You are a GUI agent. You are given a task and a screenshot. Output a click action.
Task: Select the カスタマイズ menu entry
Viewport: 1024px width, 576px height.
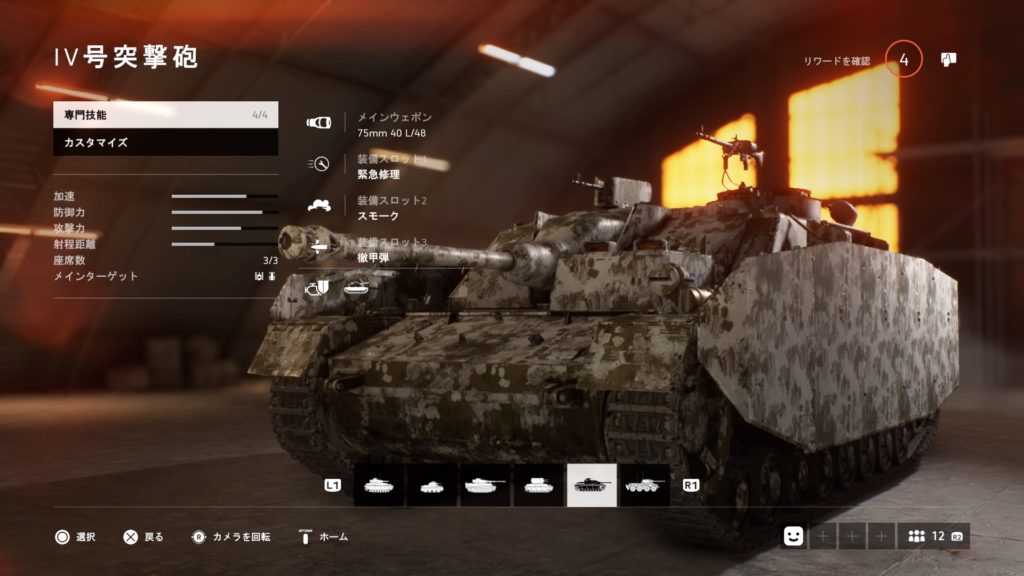point(165,143)
